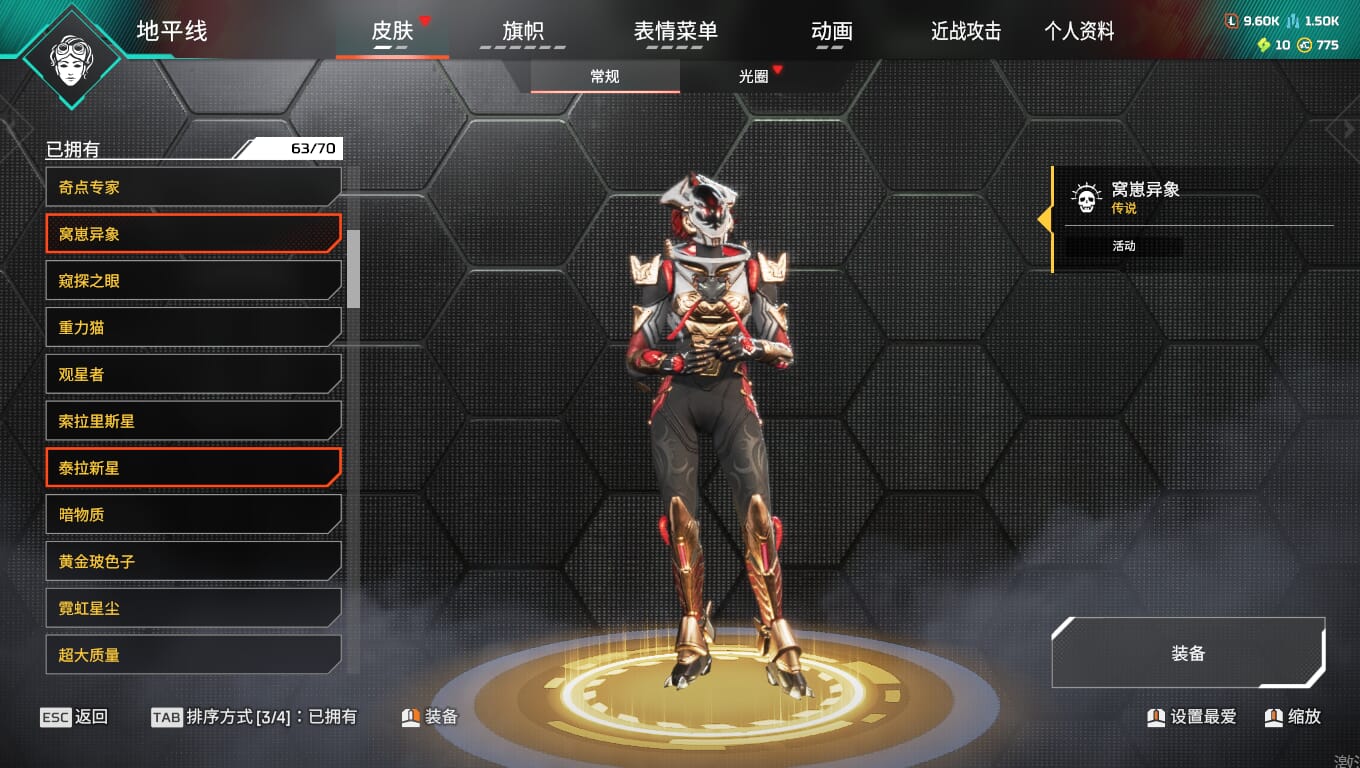This screenshot has height=768, width=1360.
Task: Pick the 窥探之眼 skin
Action: [193, 281]
